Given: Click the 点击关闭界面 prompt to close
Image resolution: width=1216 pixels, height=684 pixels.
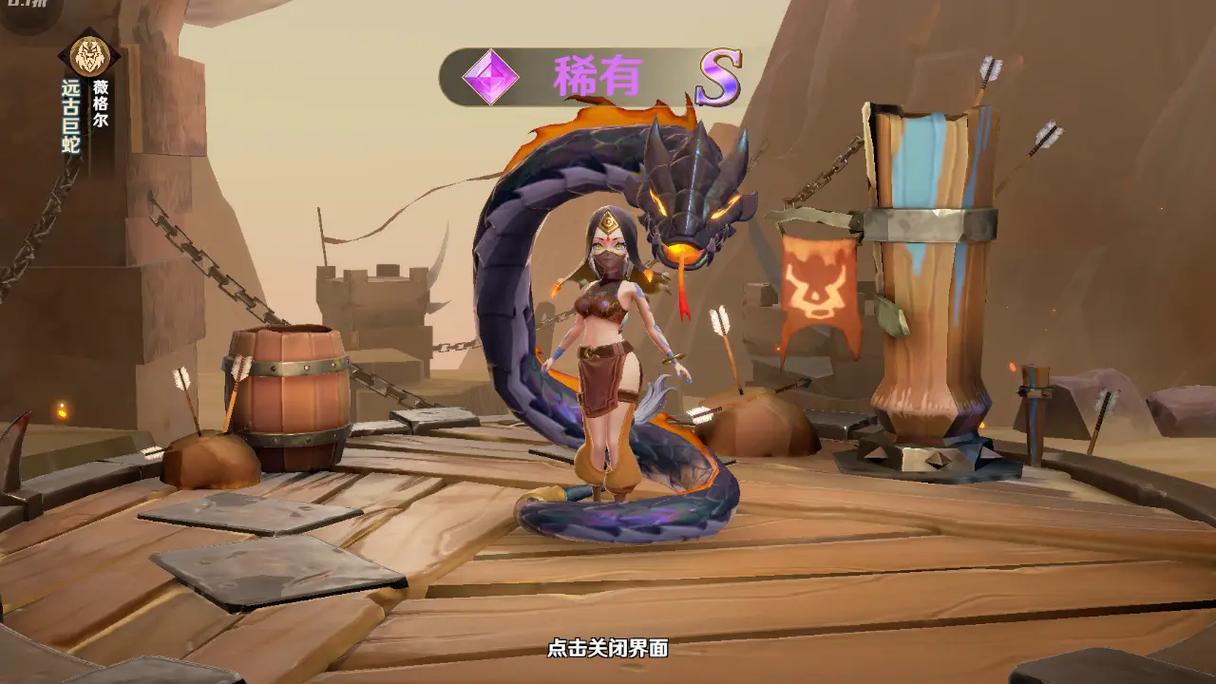Looking at the screenshot, I should coord(607,648).
